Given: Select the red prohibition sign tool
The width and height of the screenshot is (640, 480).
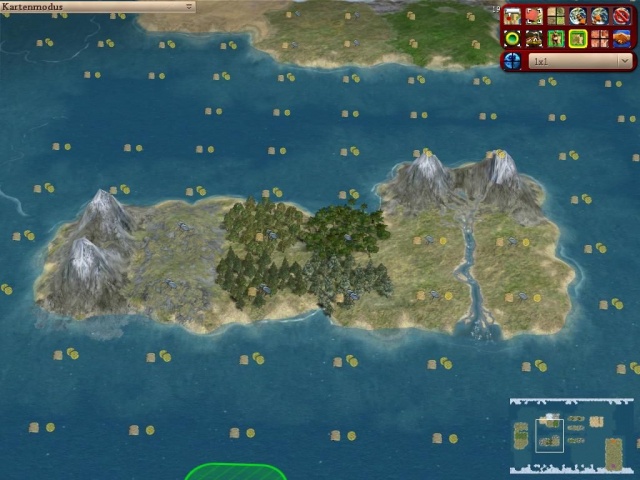Looking at the screenshot, I should click(x=621, y=16).
